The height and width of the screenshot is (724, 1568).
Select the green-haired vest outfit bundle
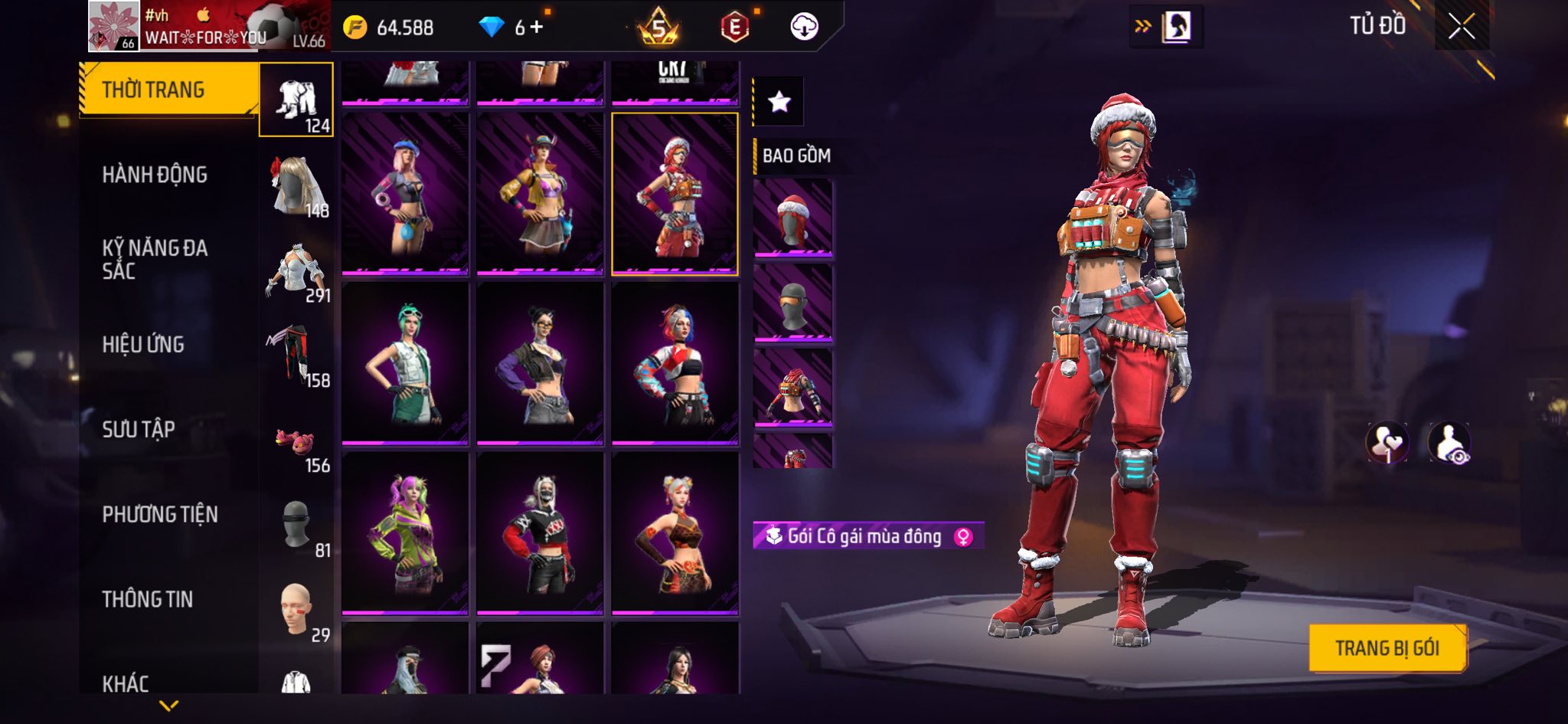[405, 363]
